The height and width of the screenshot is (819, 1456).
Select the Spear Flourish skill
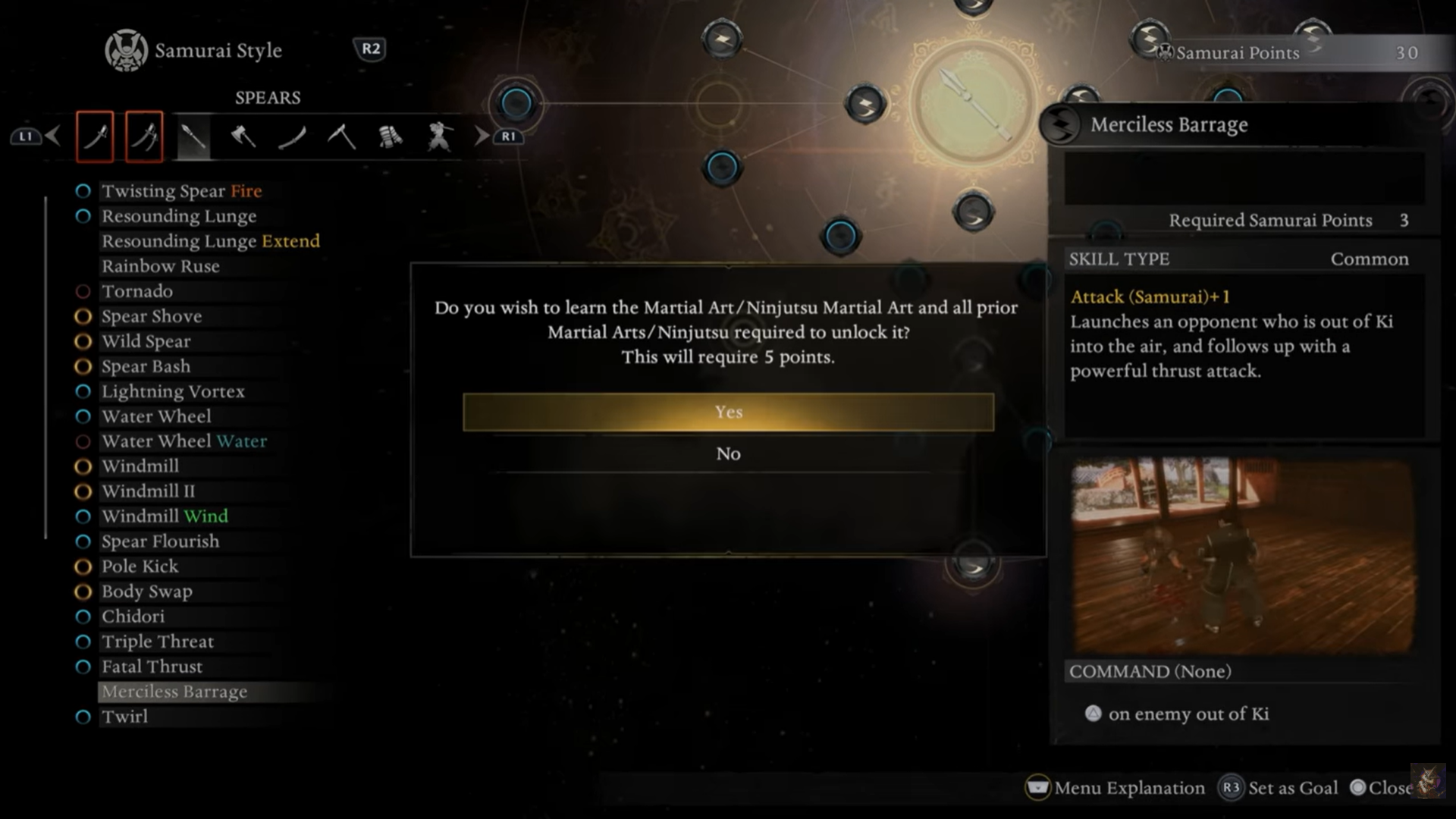click(x=160, y=541)
